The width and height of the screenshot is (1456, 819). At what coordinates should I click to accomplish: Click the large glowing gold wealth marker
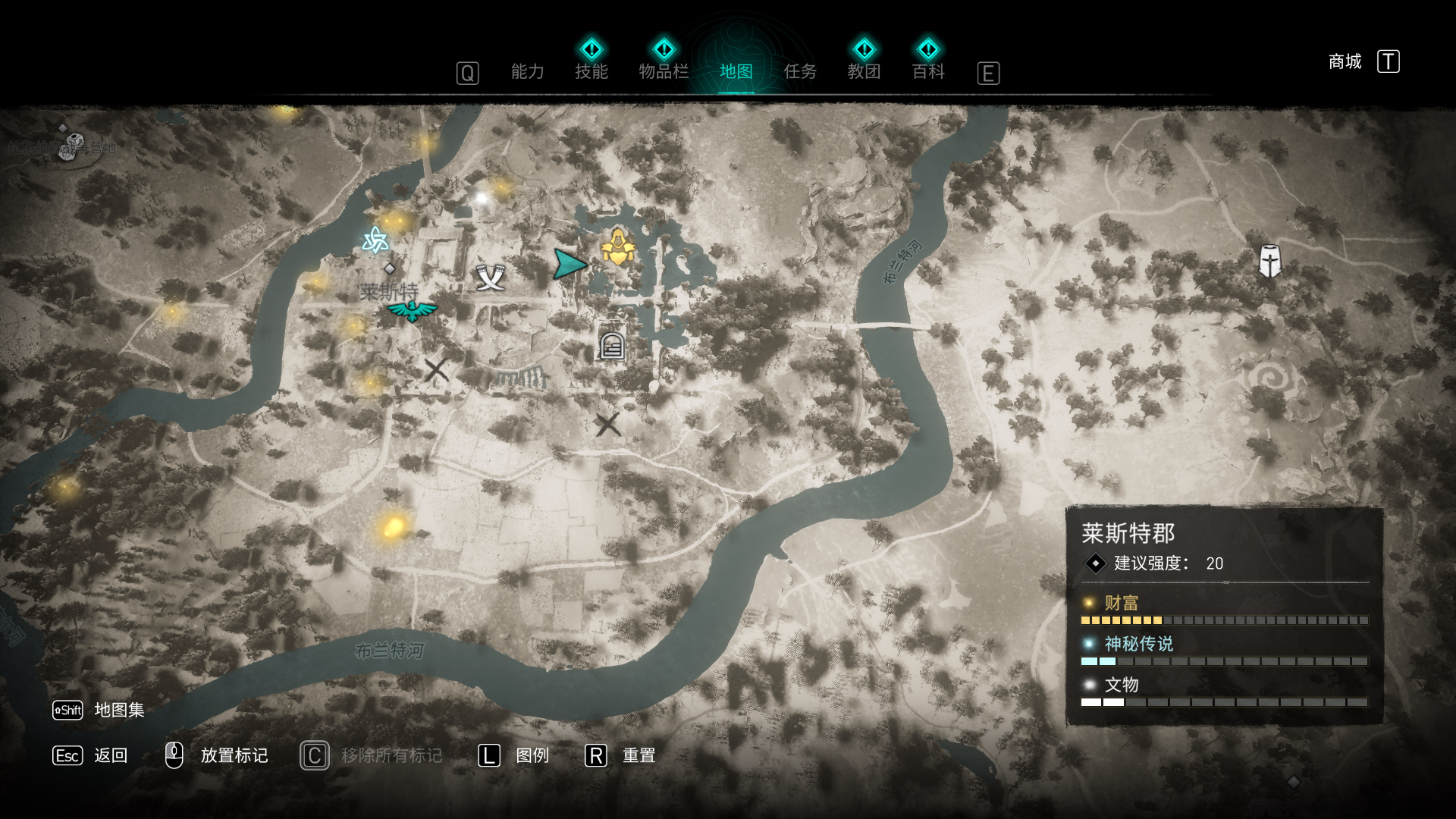pyautogui.click(x=393, y=526)
